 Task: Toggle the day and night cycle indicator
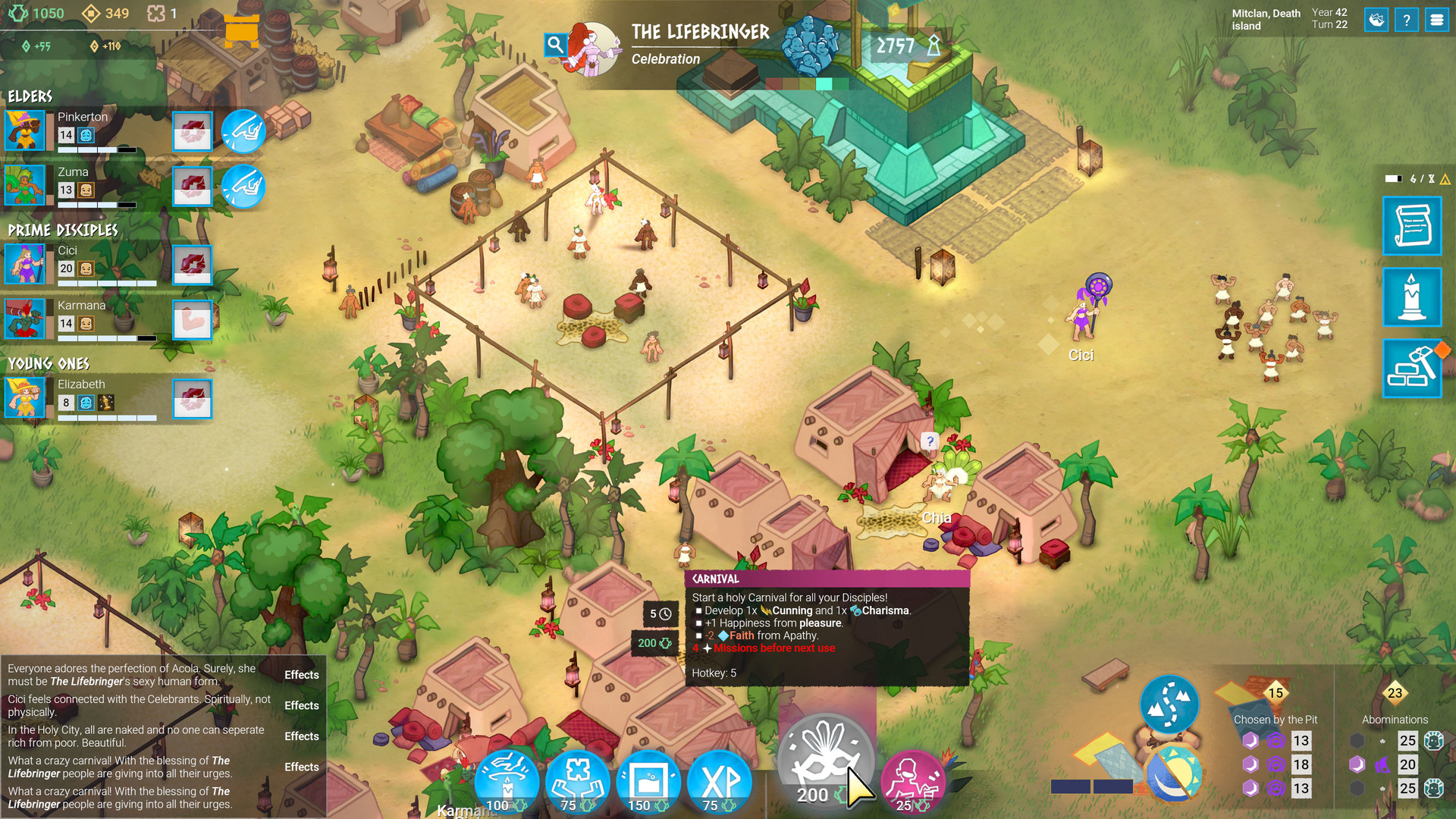[x=1175, y=773]
